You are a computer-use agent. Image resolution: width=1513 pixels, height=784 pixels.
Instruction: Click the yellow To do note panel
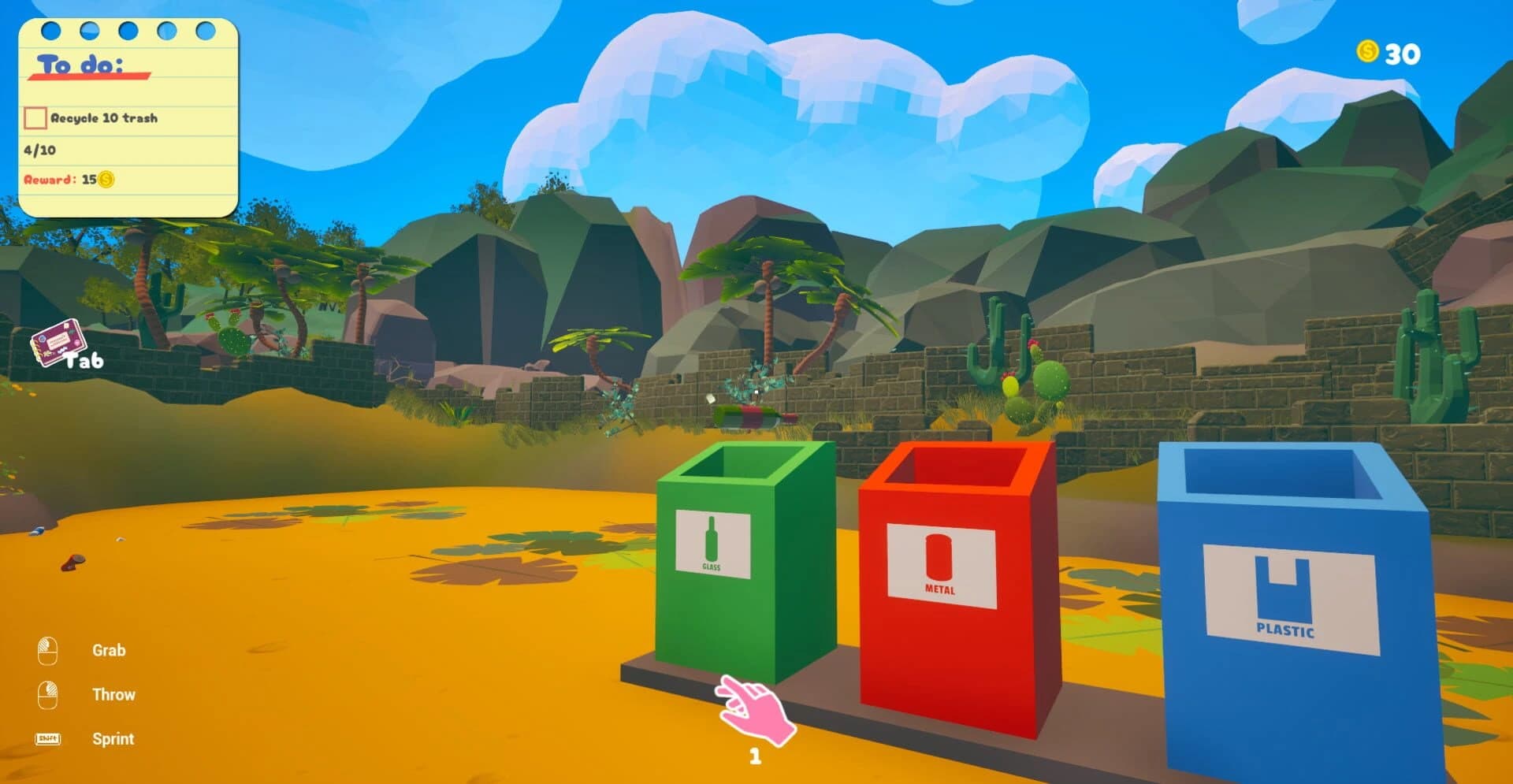point(130,118)
